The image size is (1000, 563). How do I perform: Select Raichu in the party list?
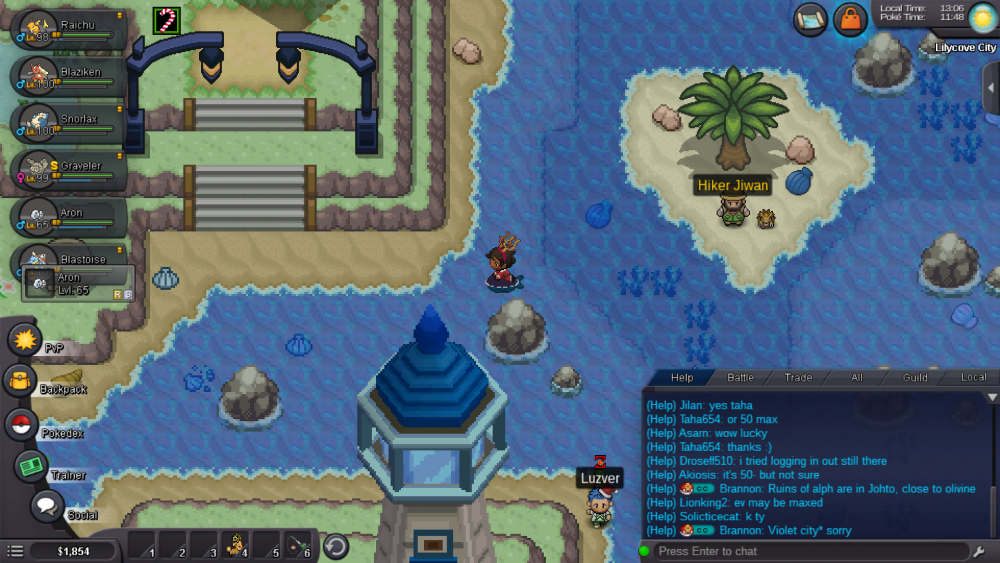[68, 30]
